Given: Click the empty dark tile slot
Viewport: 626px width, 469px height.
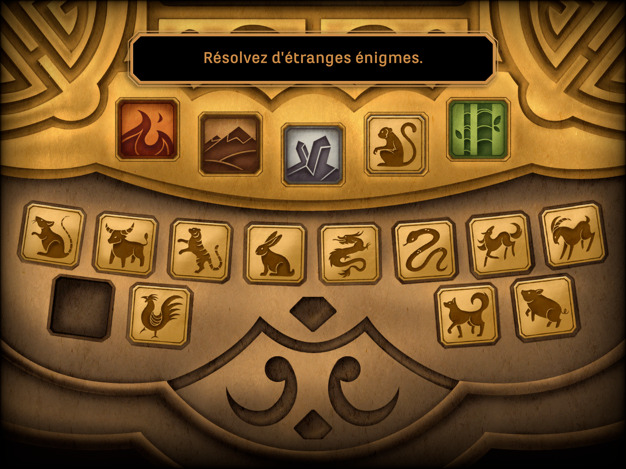Looking at the screenshot, I should pos(82,307).
